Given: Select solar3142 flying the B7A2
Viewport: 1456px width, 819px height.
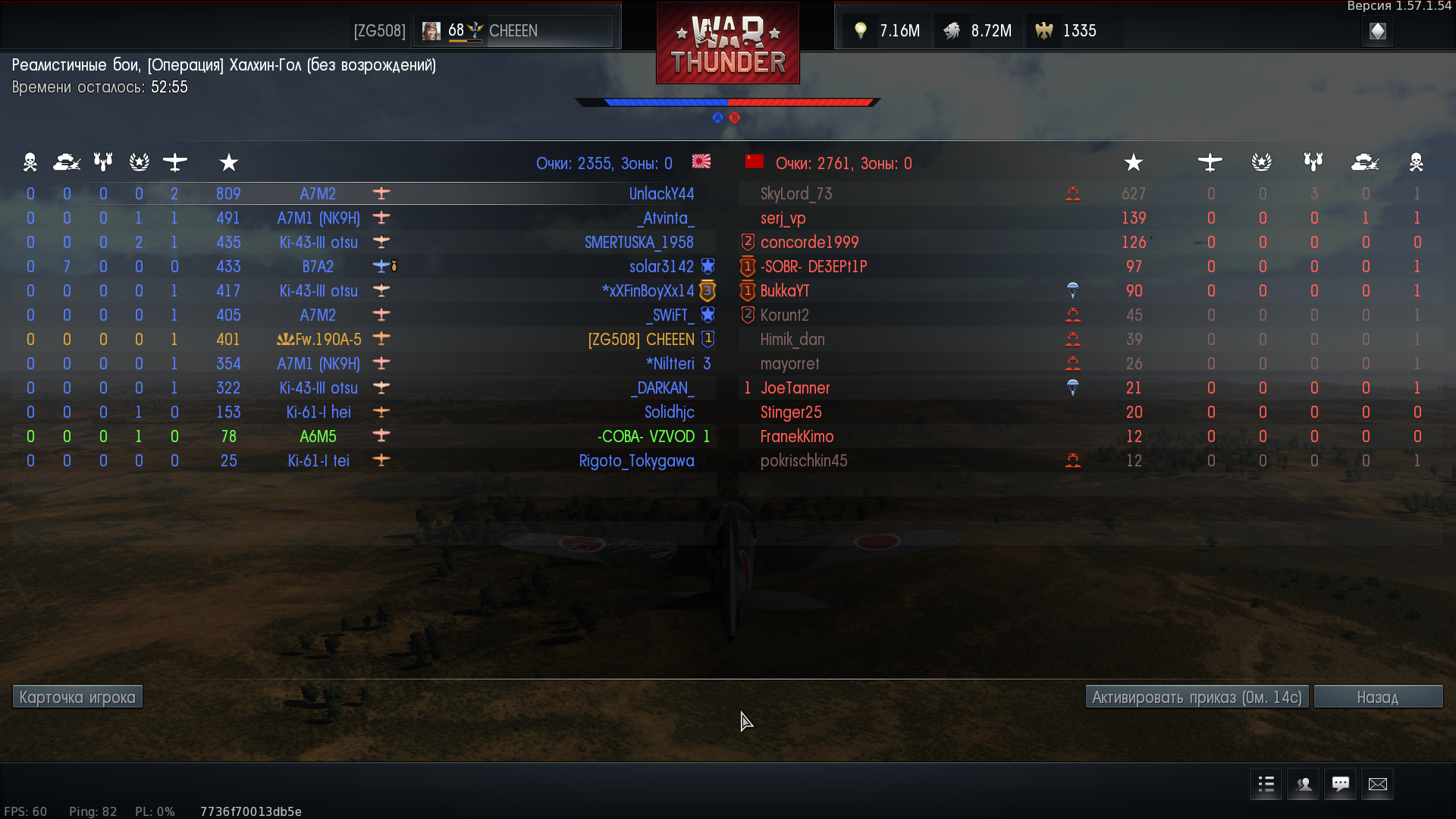Looking at the screenshot, I should click(661, 267).
